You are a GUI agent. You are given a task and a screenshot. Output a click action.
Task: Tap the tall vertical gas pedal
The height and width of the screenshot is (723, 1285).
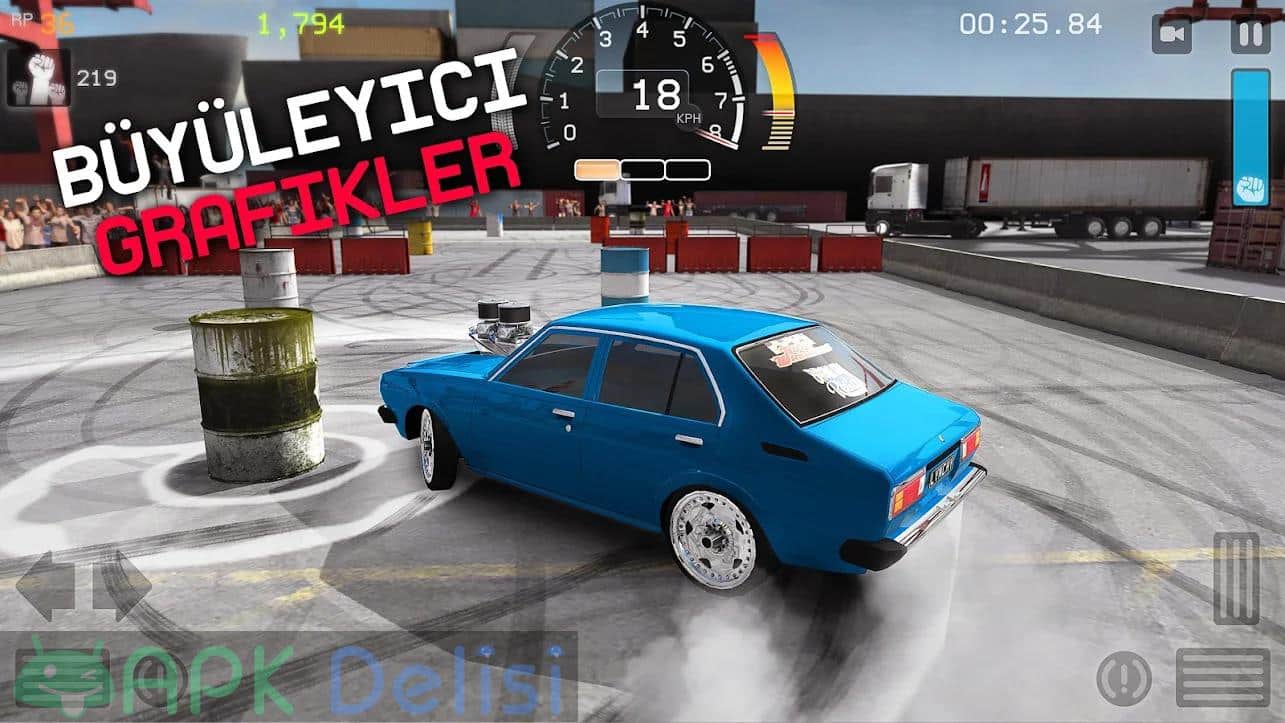click(x=1236, y=579)
